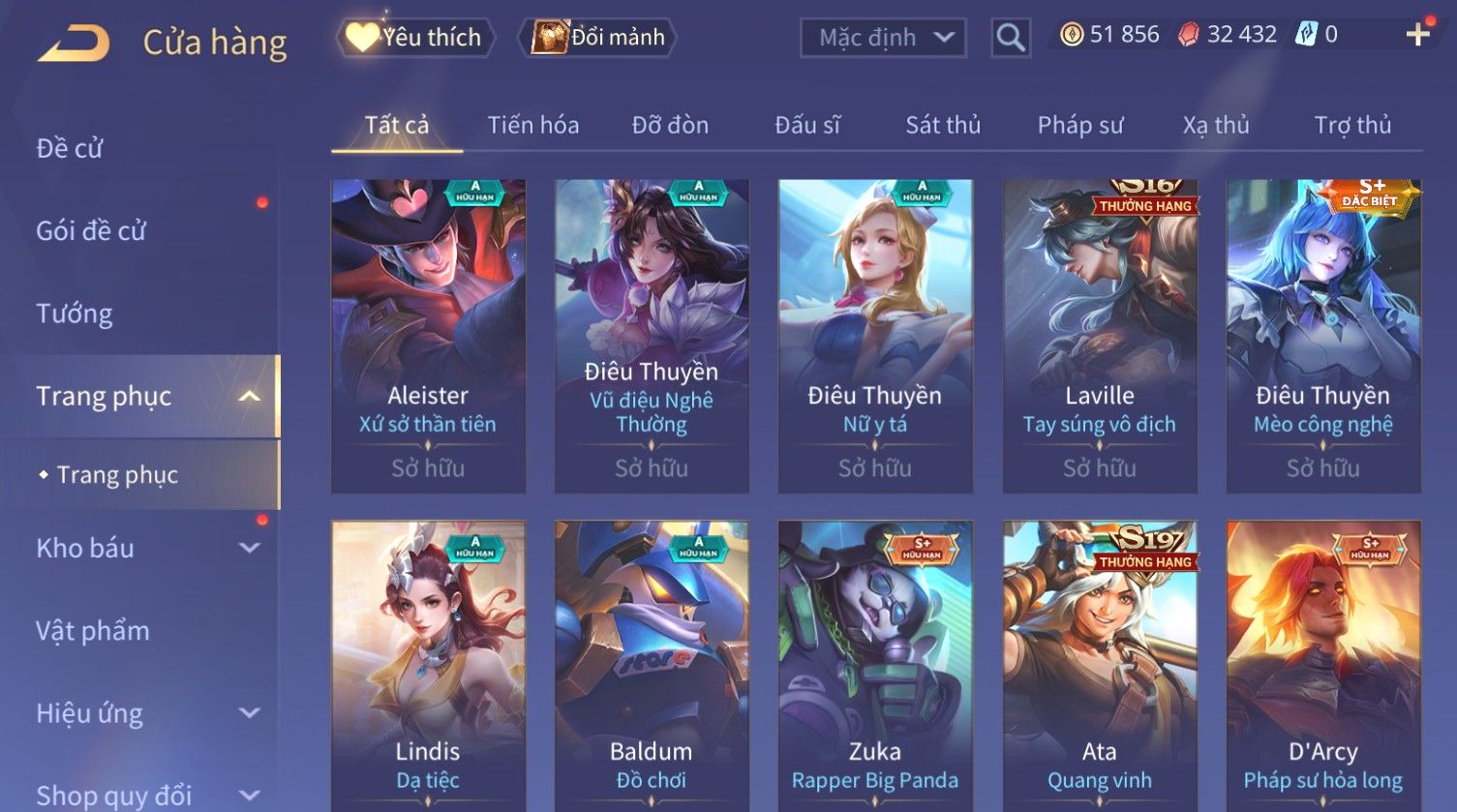Select the Sát thủ category tab
This screenshot has height=812, width=1457.
pyautogui.click(x=942, y=125)
